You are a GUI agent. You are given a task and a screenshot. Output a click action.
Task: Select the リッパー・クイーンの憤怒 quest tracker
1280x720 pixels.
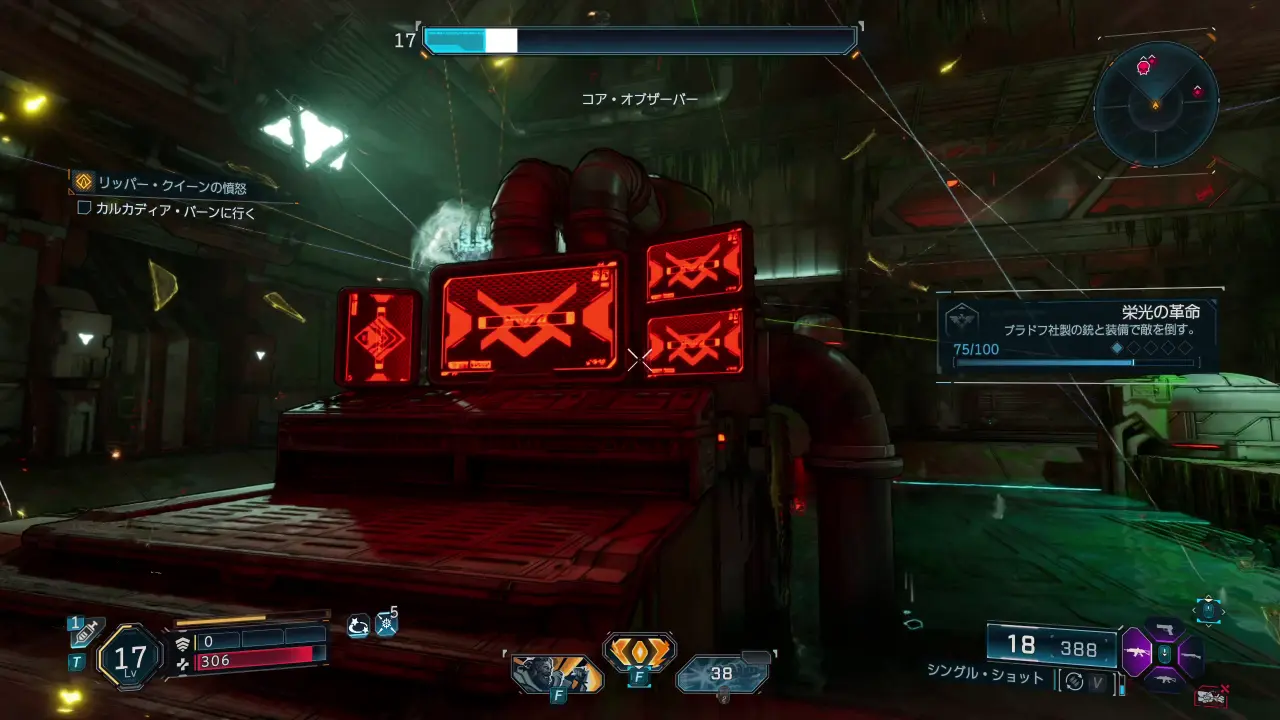pos(171,185)
